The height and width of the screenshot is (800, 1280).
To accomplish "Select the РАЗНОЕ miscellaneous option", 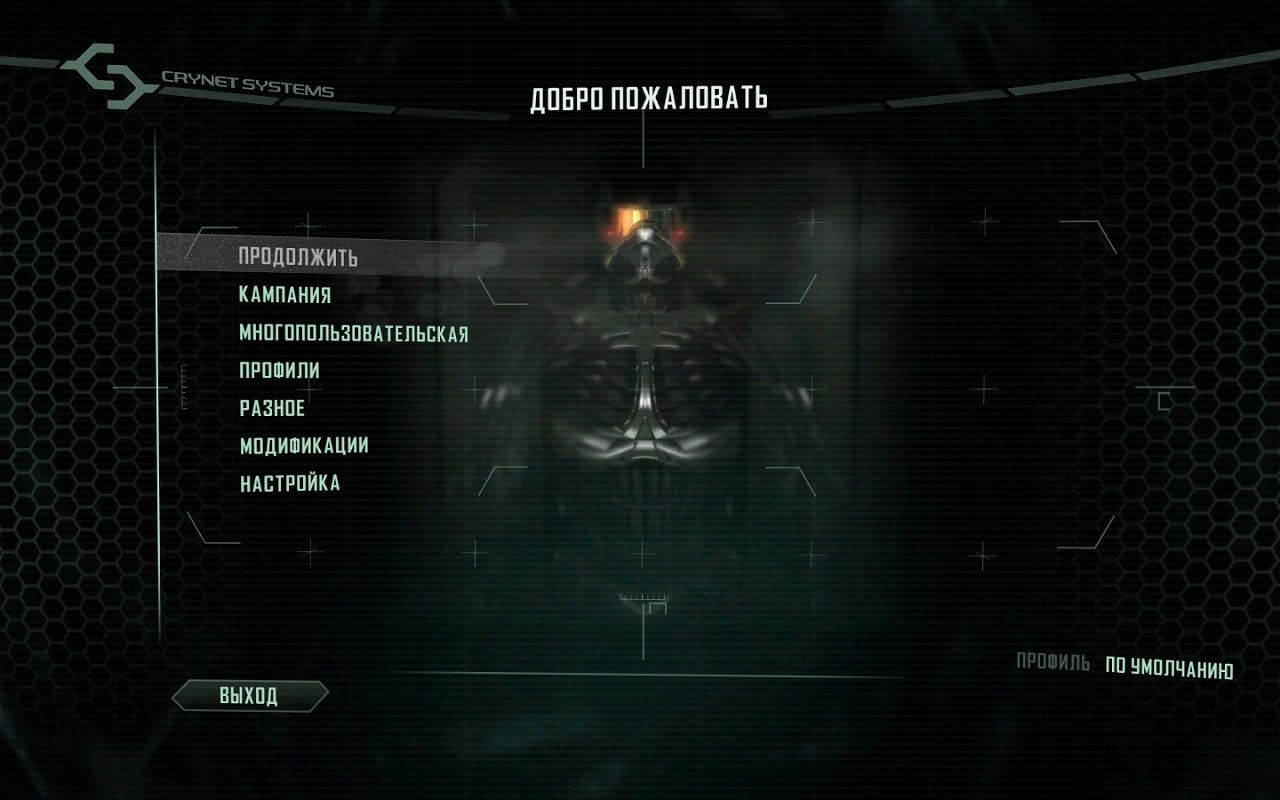I will 271,408.
